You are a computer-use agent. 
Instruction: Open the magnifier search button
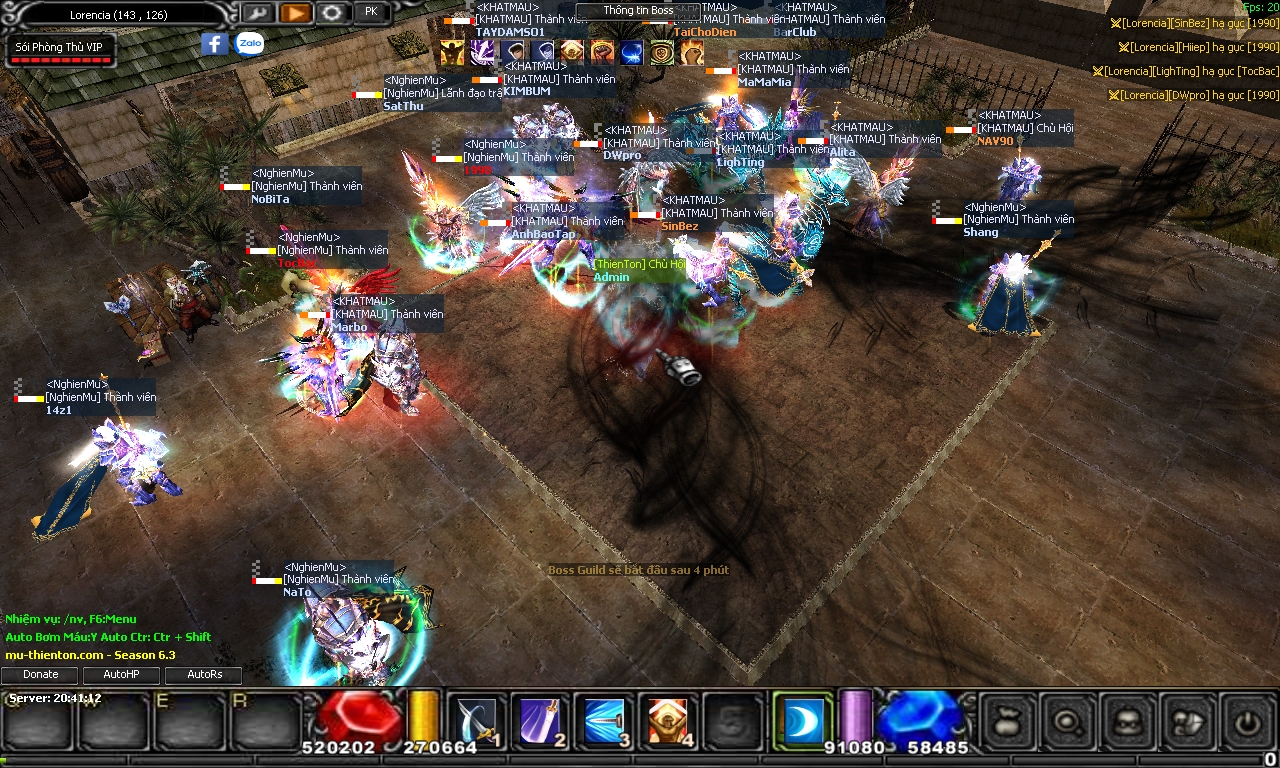pyautogui.click(x=1069, y=720)
